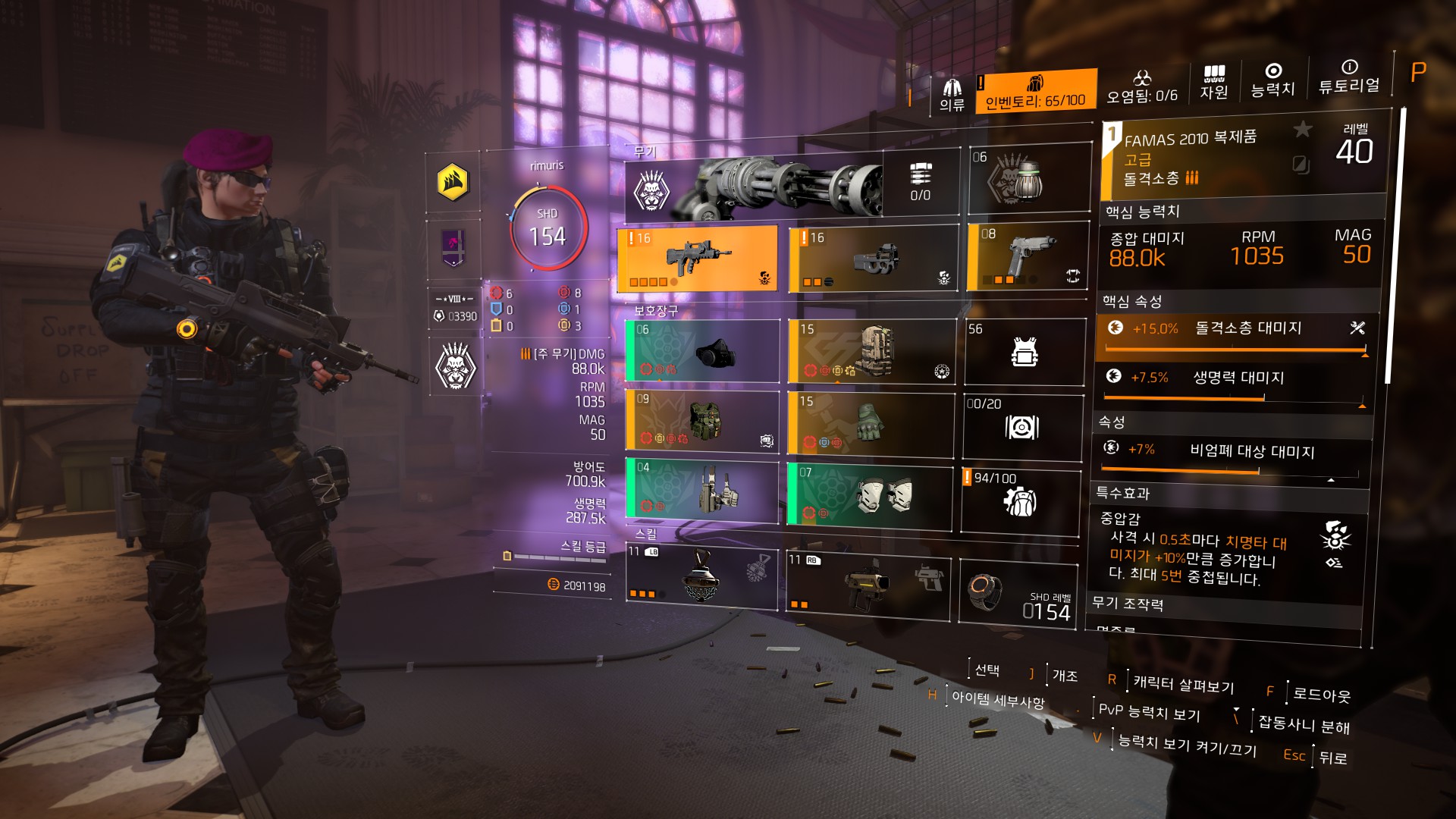
Task: Choose the tan backpack gear slot
Action: pyautogui.click(x=872, y=352)
